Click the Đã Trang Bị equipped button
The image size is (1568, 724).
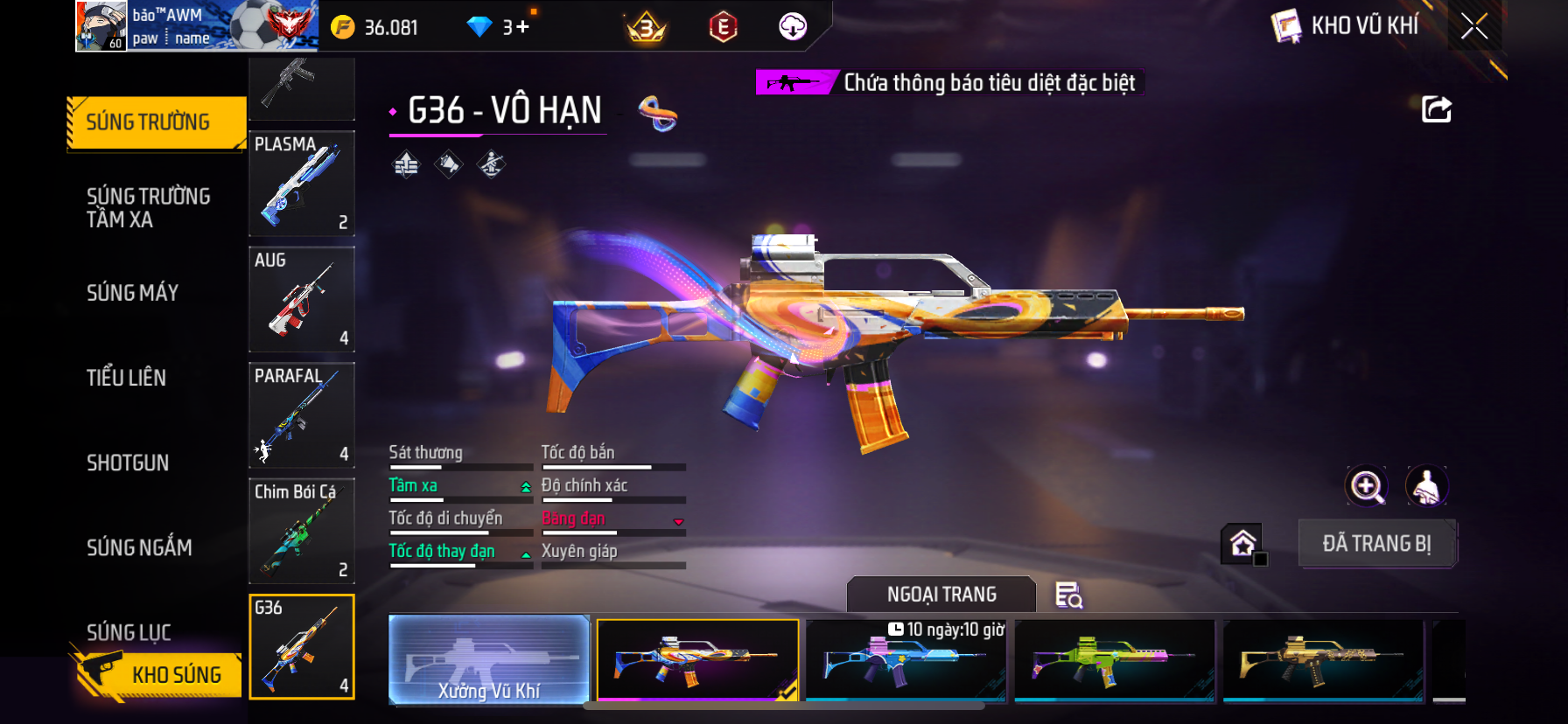pos(1376,544)
